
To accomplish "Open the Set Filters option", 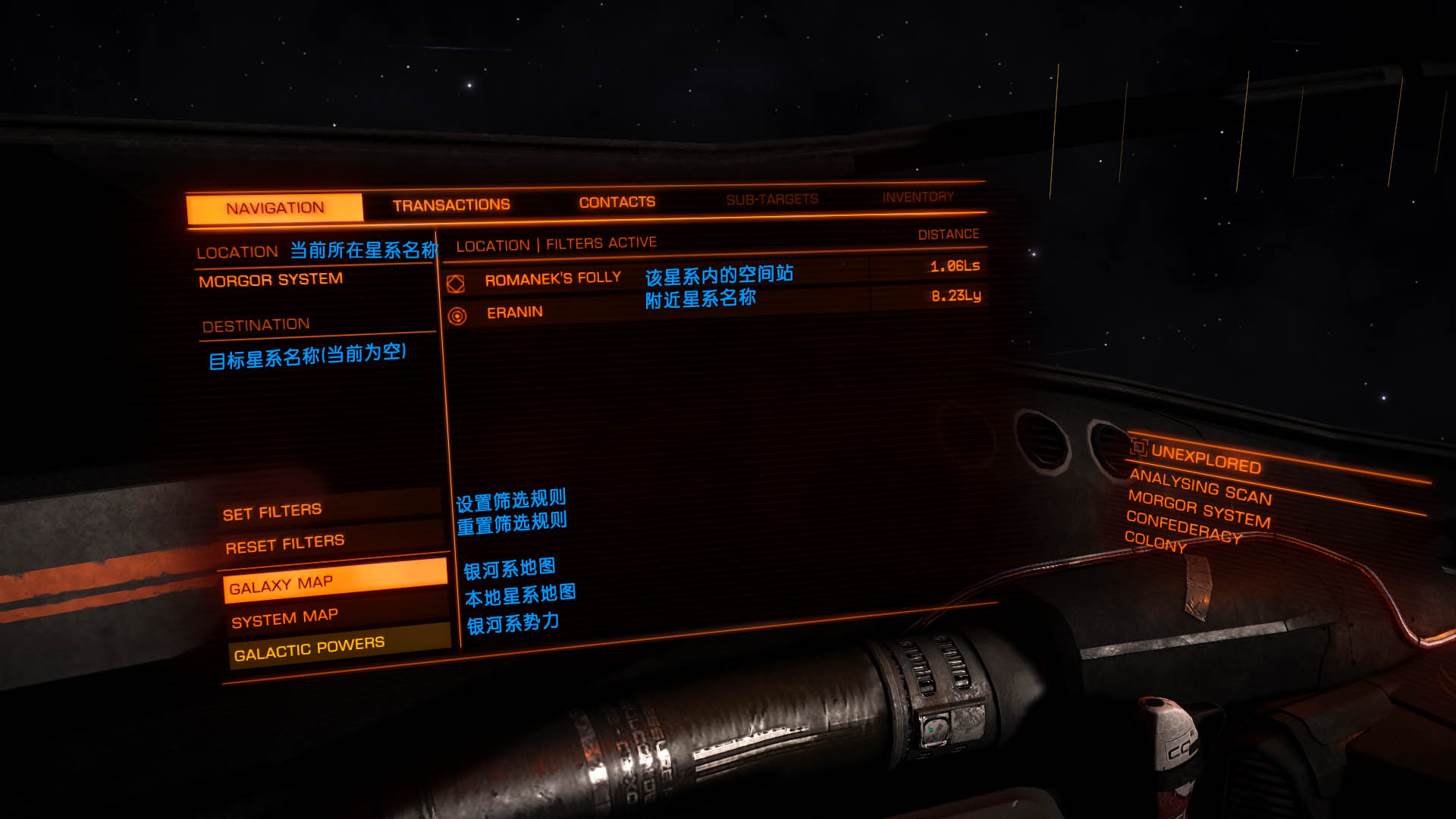I will click(272, 513).
